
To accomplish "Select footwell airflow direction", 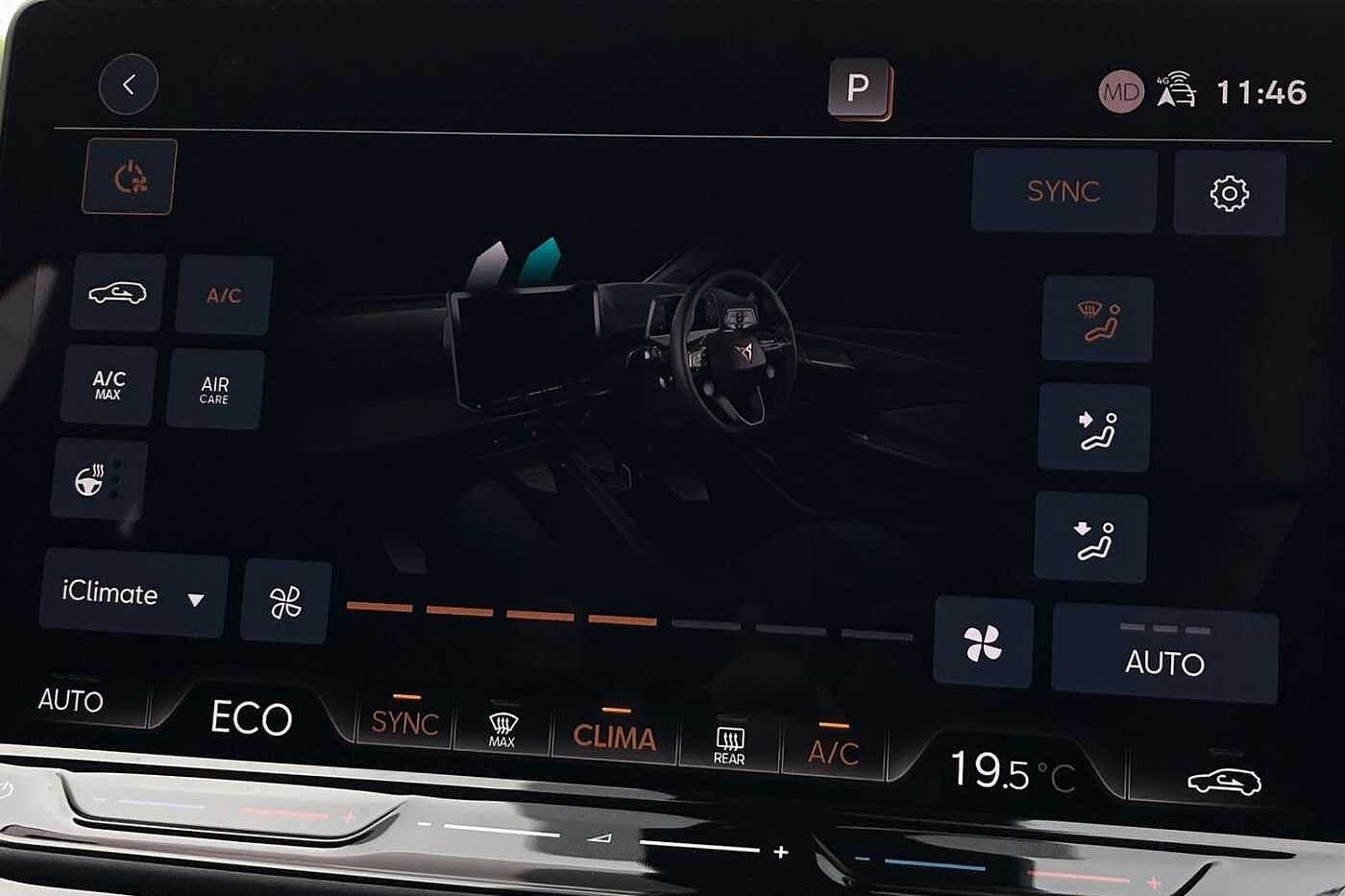I will (x=1091, y=538).
